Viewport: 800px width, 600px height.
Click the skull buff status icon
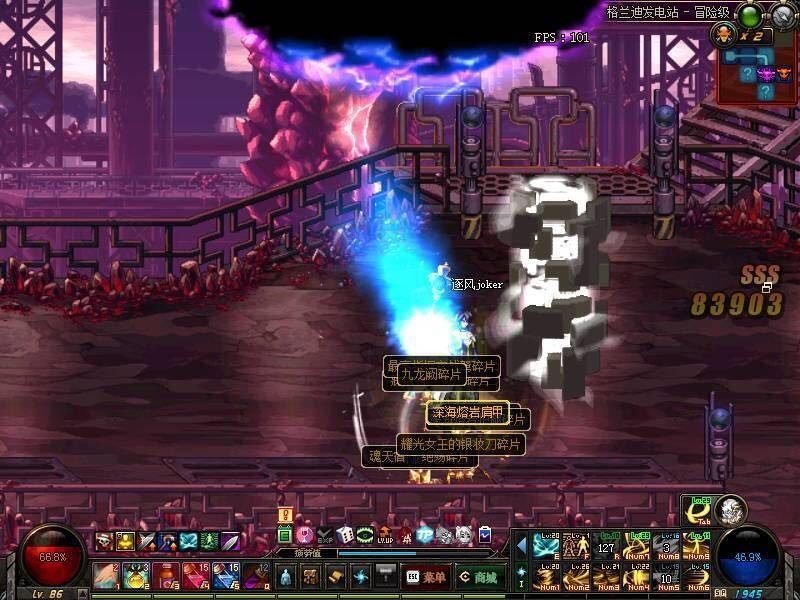pyautogui.click(x=104, y=541)
